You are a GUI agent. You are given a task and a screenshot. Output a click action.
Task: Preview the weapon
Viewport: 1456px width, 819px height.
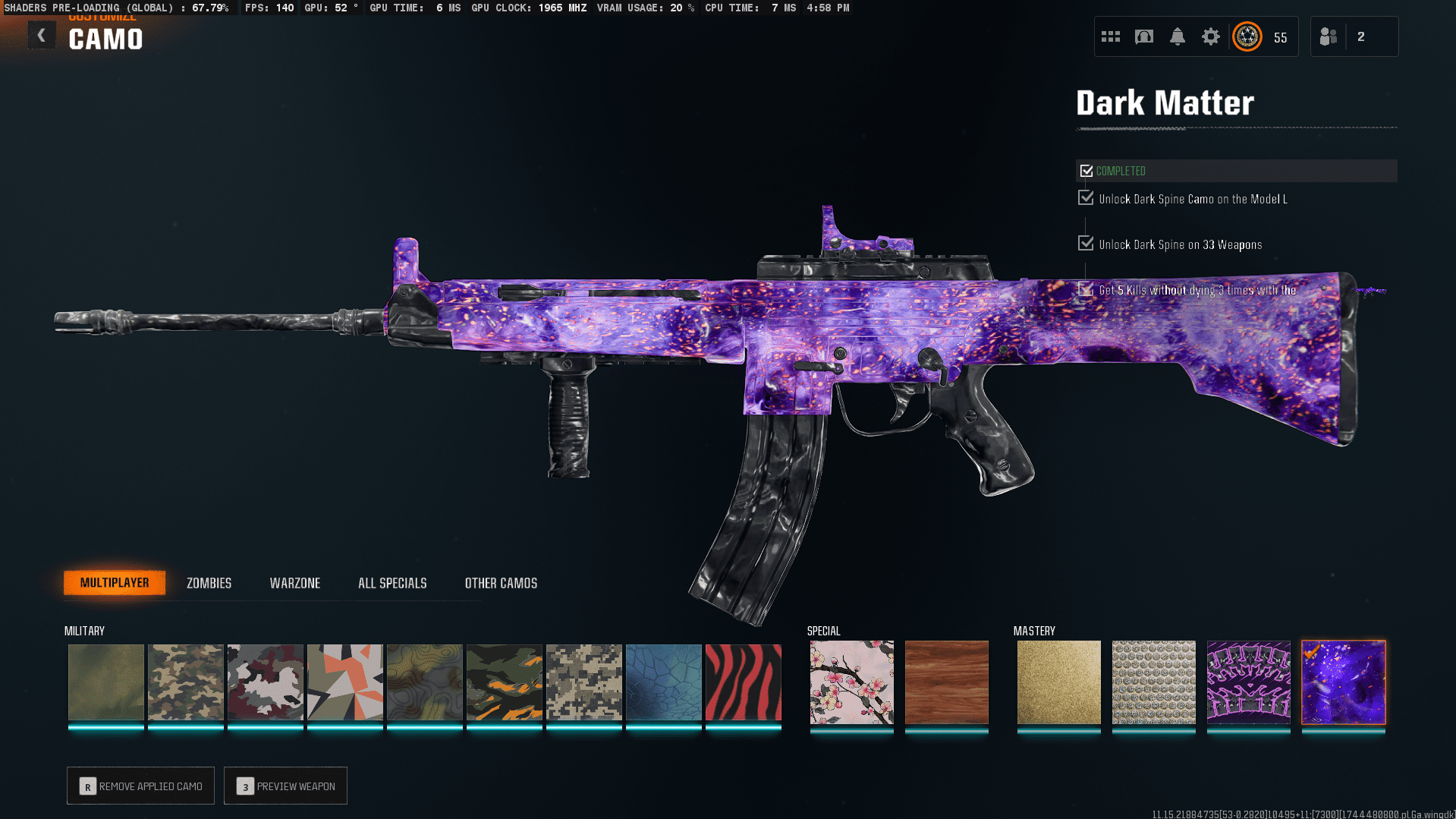point(285,786)
